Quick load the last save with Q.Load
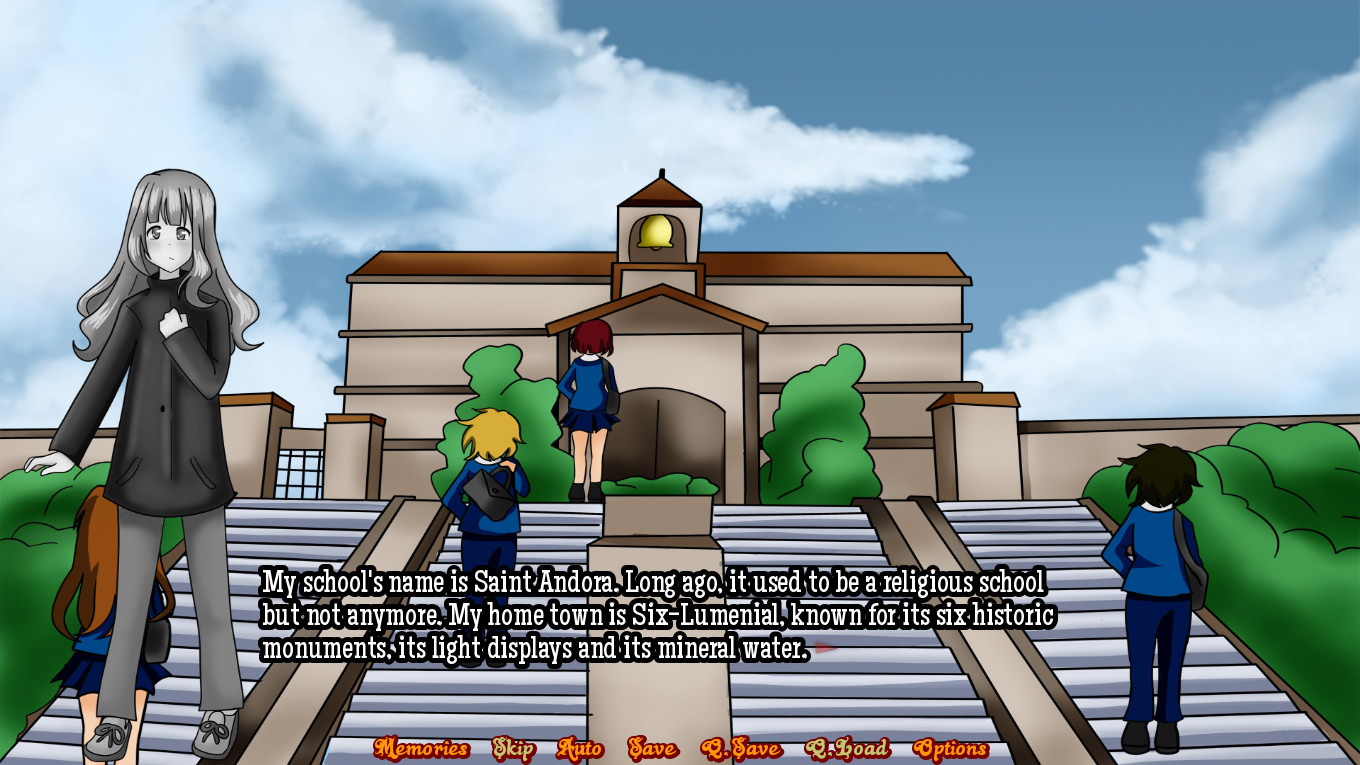 (848, 748)
